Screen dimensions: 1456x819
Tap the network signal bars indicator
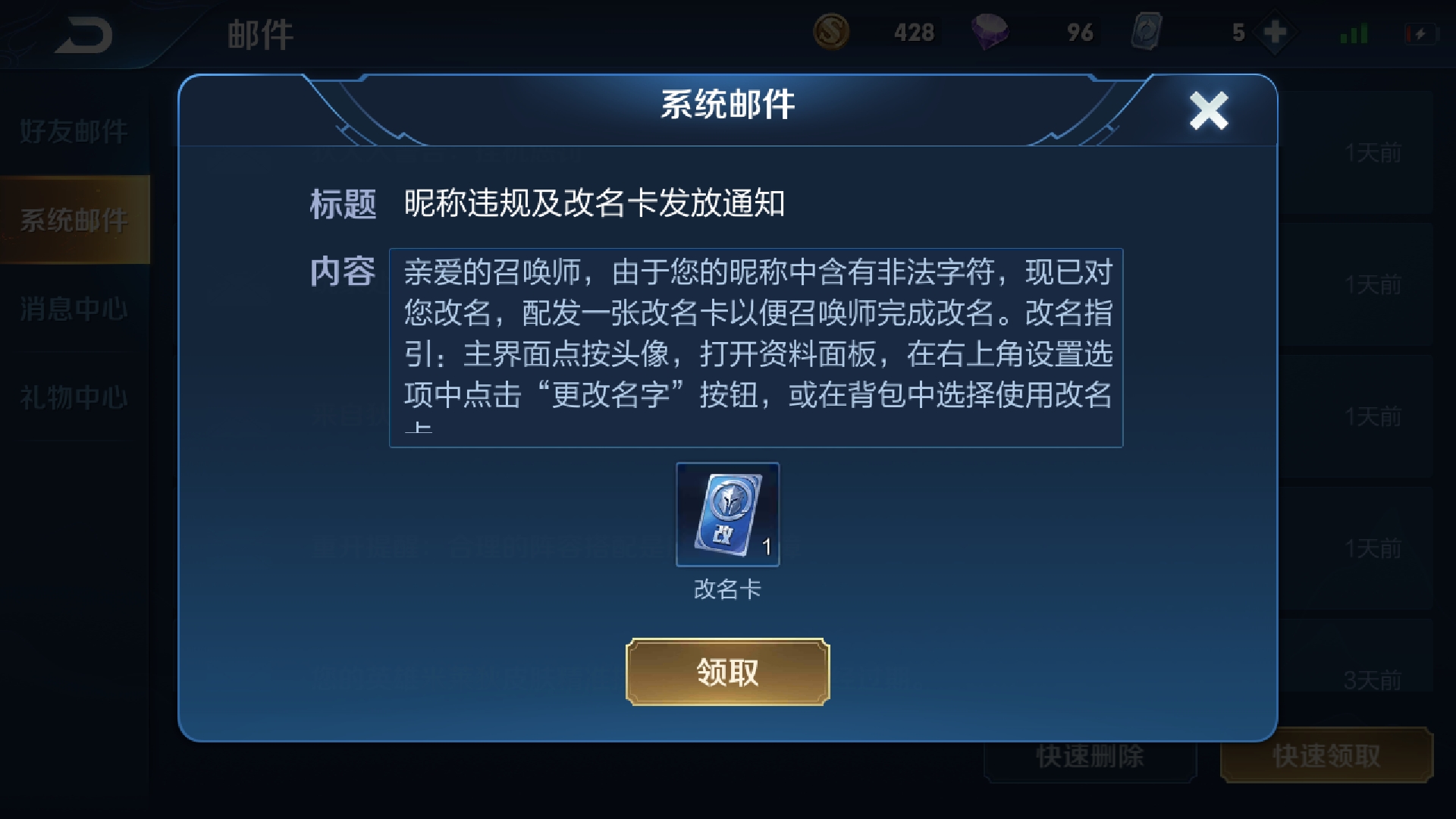1354,32
